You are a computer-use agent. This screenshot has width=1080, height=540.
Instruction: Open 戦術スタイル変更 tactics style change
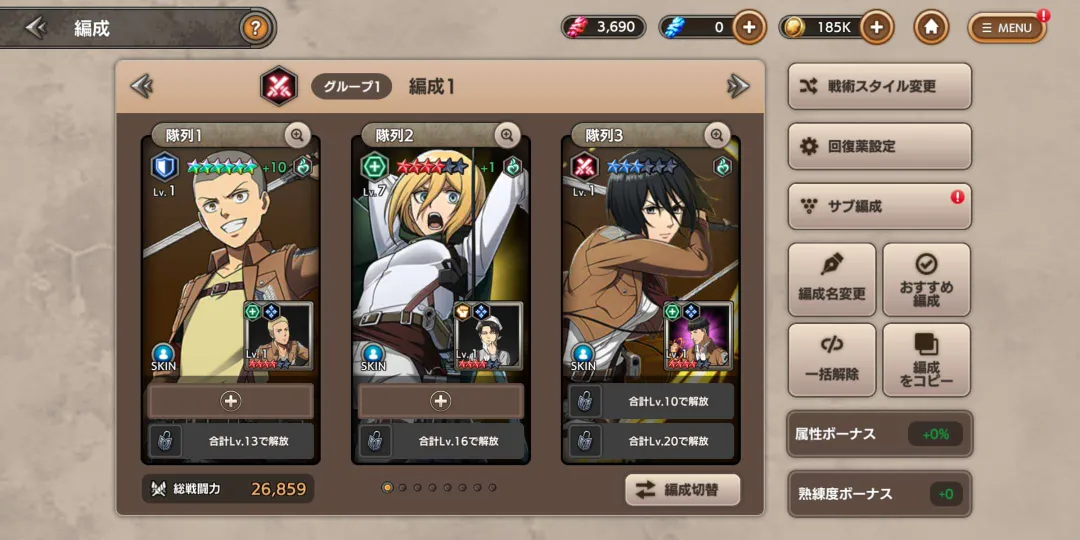(880, 87)
